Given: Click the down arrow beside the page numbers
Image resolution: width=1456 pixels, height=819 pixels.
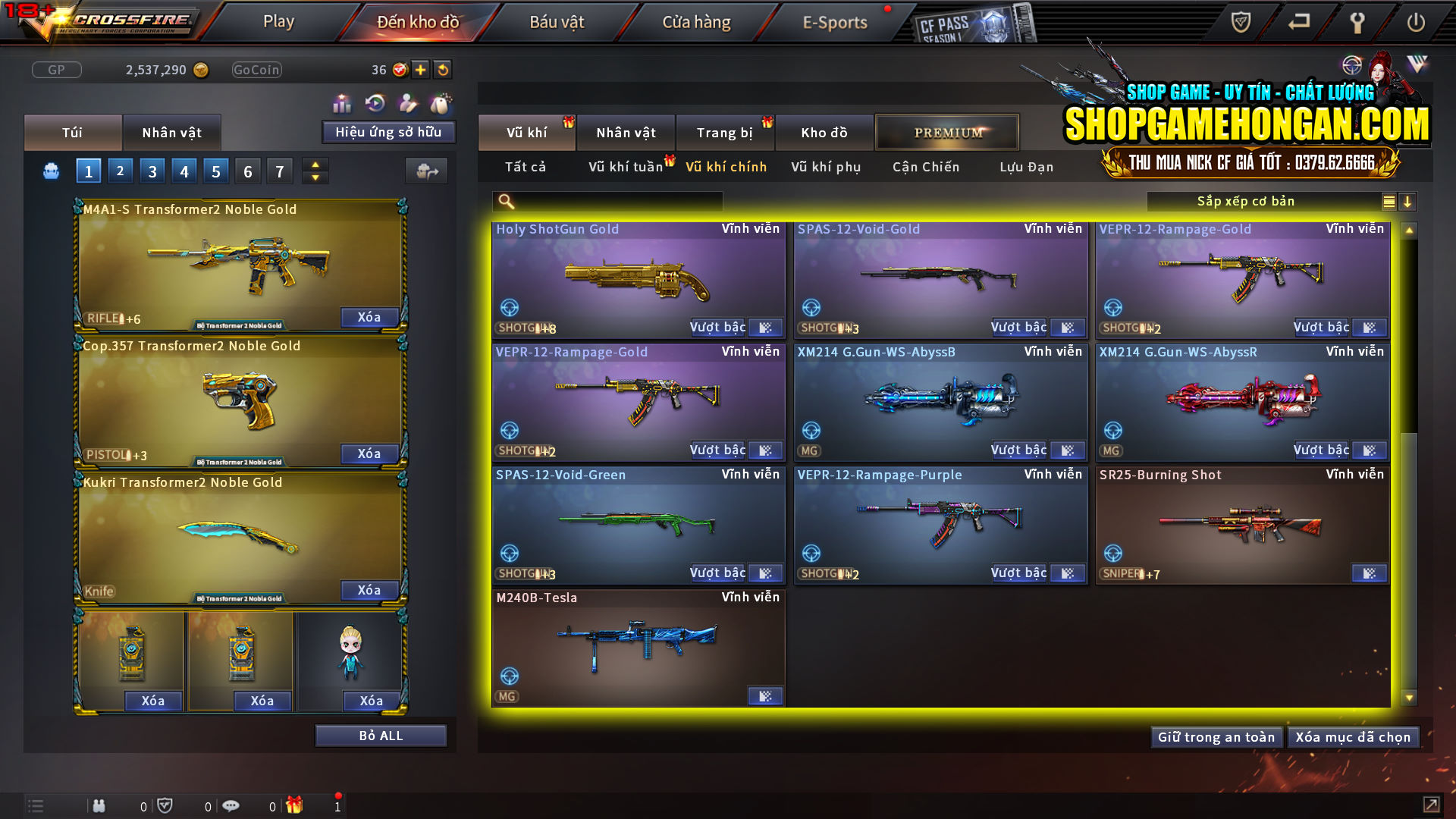Looking at the screenshot, I should pyautogui.click(x=315, y=177).
